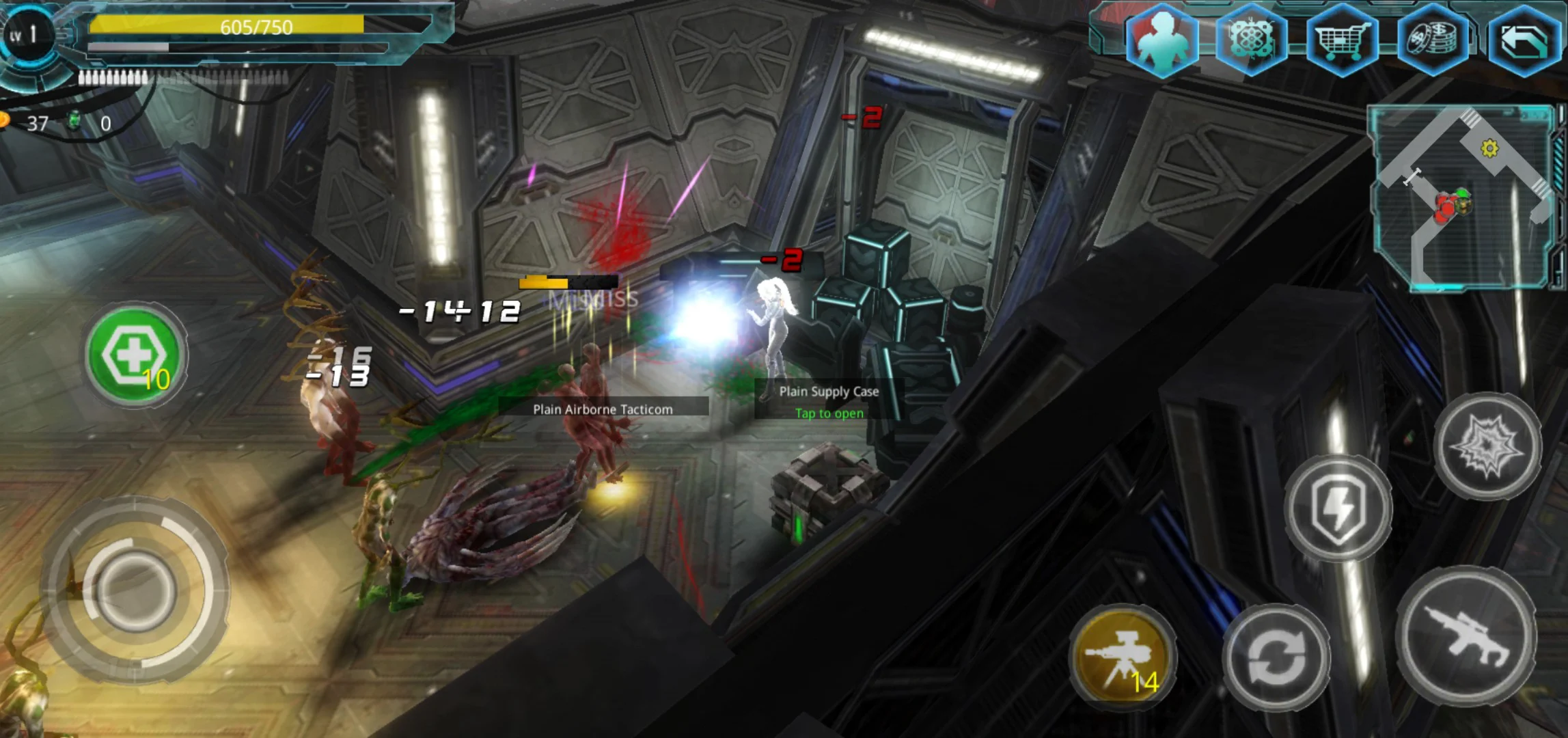
Task: Use the green medkit heal button
Action: pyautogui.click(x=135, y=355)
